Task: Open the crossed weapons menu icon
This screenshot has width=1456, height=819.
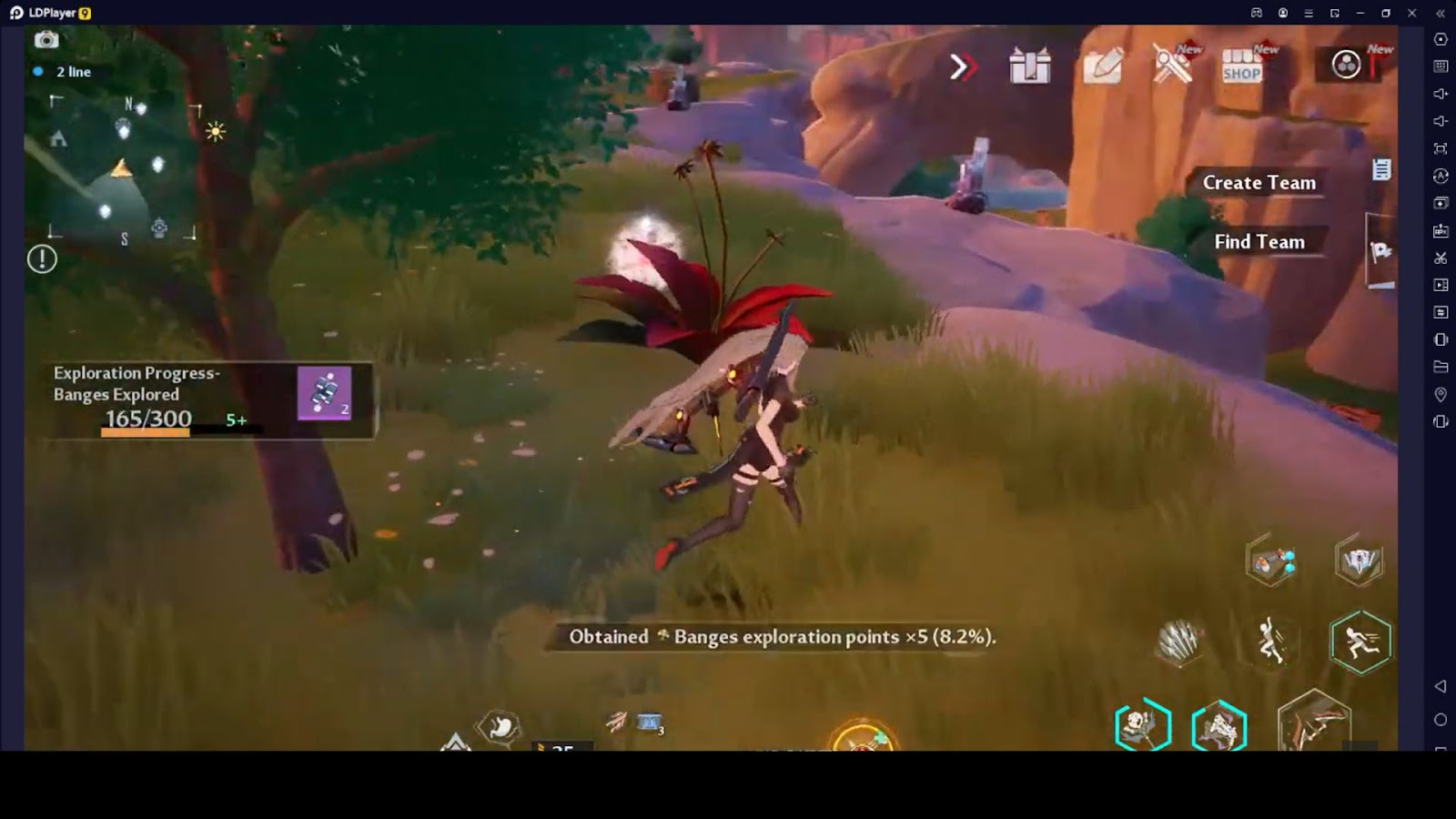Action: click(1172, 65)
